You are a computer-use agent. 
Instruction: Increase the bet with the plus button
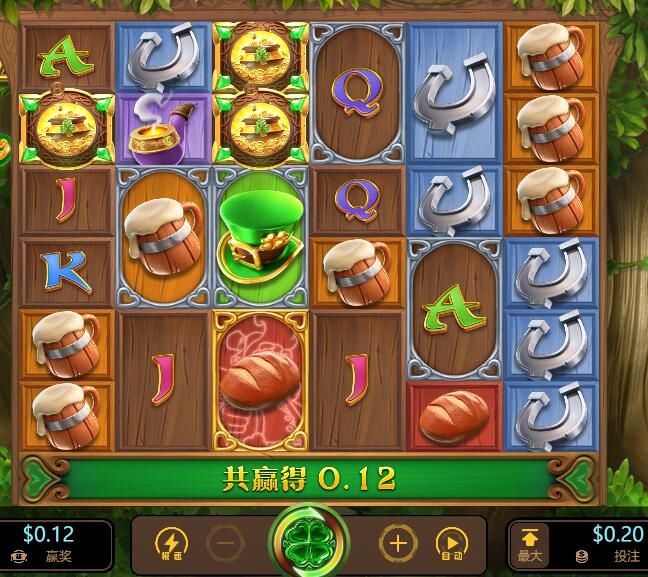tap(397, 544)
